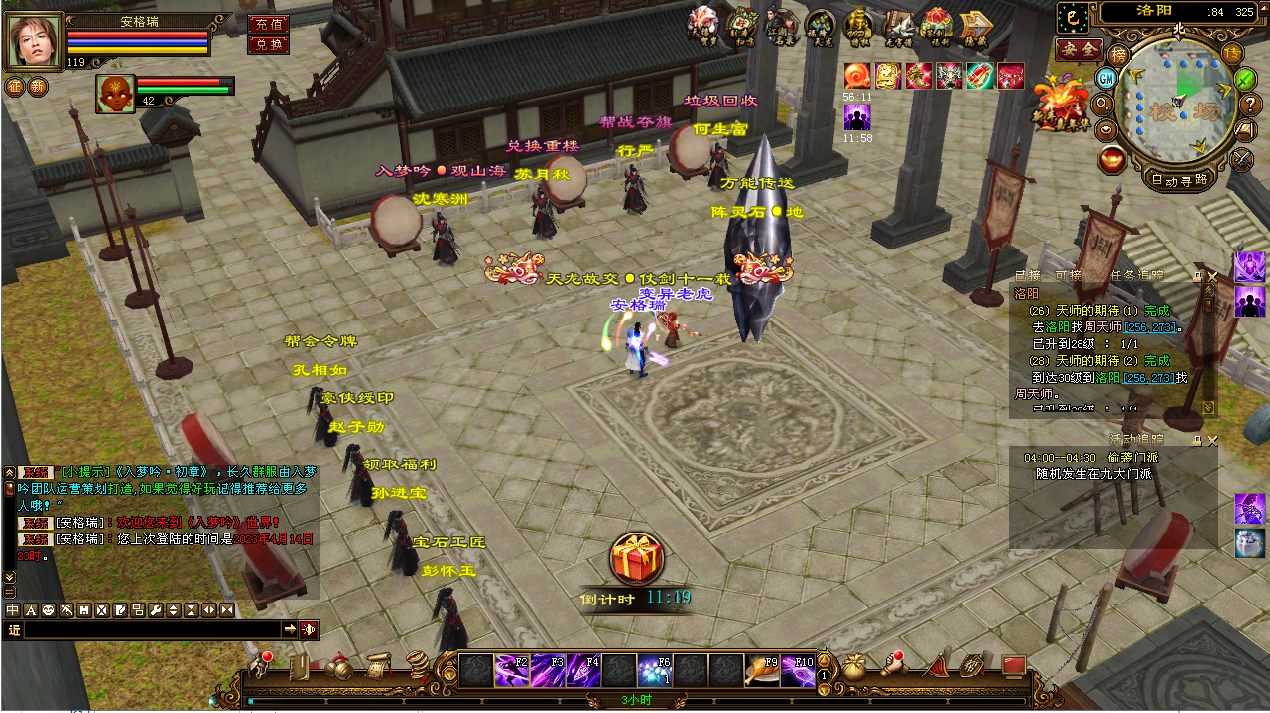Open the round 新 button
Image resolution: width=1270 pixels, height=713 pixels.
tap(37, 86)
